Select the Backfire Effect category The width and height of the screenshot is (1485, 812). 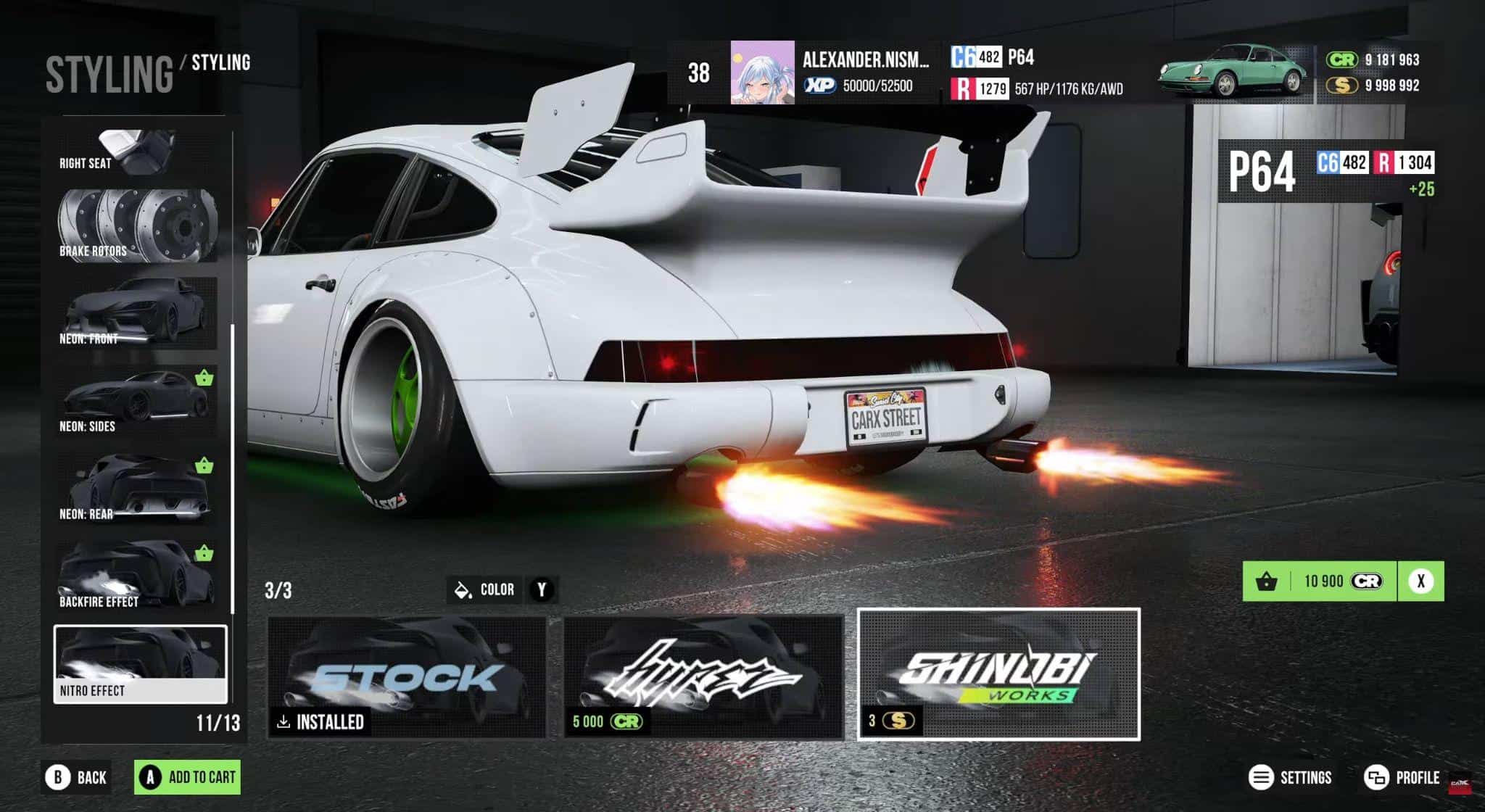pyautogui.click(x=136, y=576)
